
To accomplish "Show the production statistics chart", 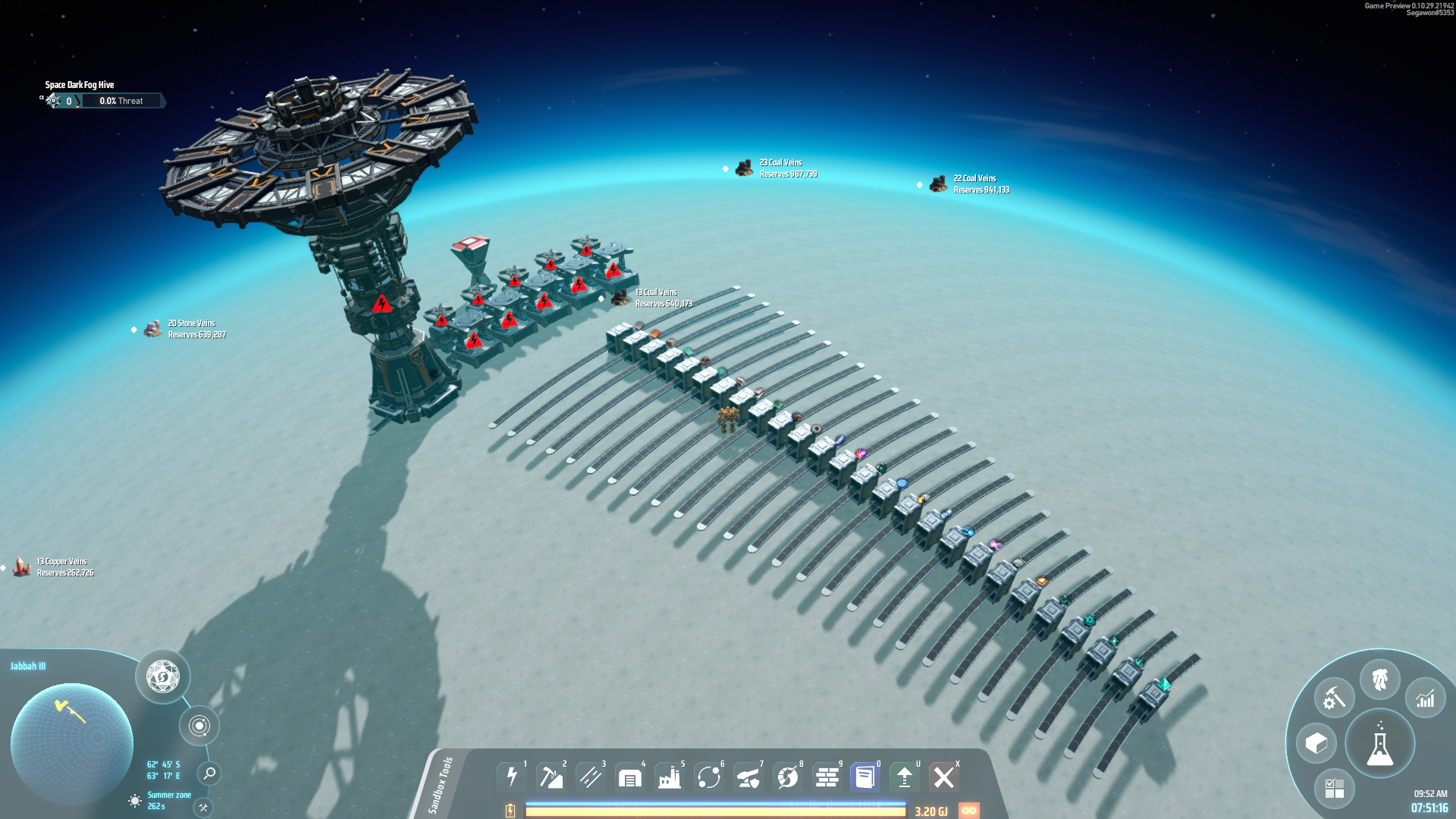I will [1426, 698].
